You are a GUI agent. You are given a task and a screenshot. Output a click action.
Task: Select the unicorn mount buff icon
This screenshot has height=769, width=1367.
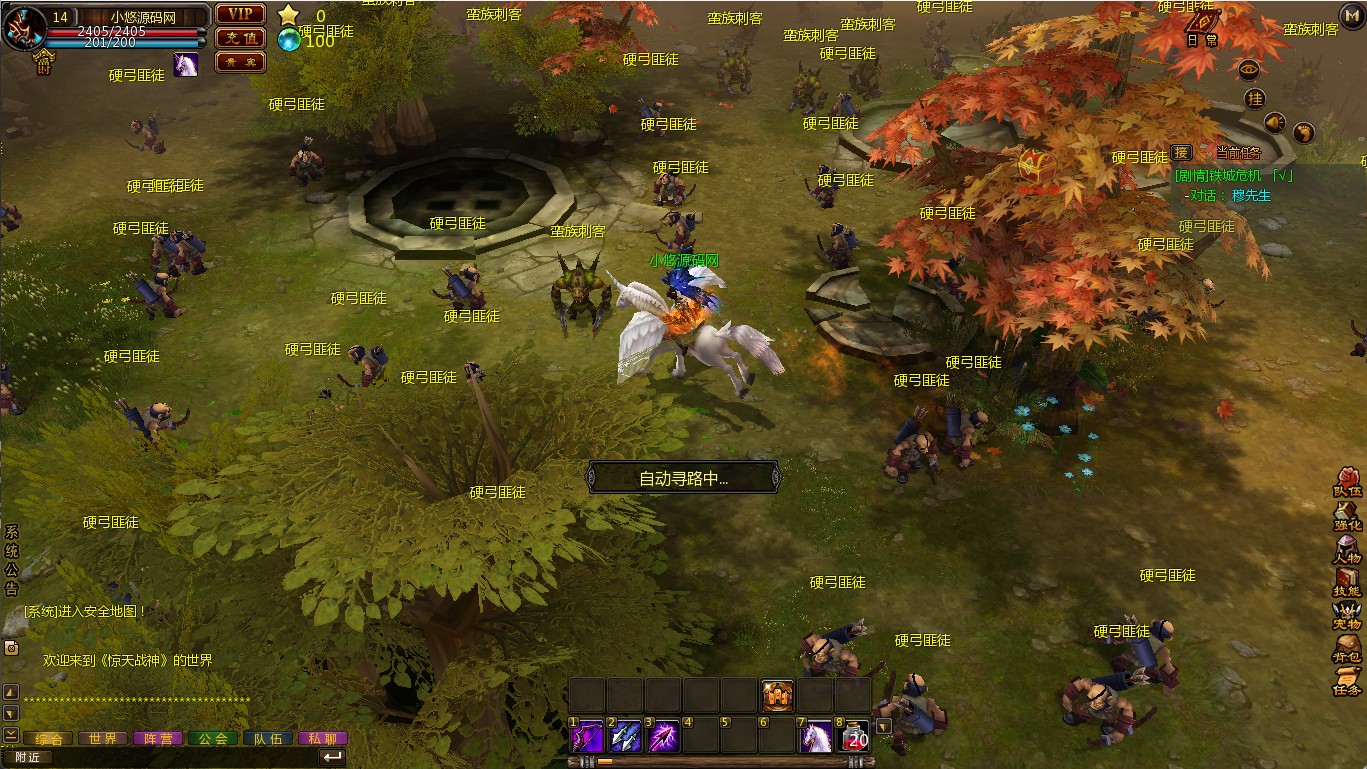click(x=186, y=64)
